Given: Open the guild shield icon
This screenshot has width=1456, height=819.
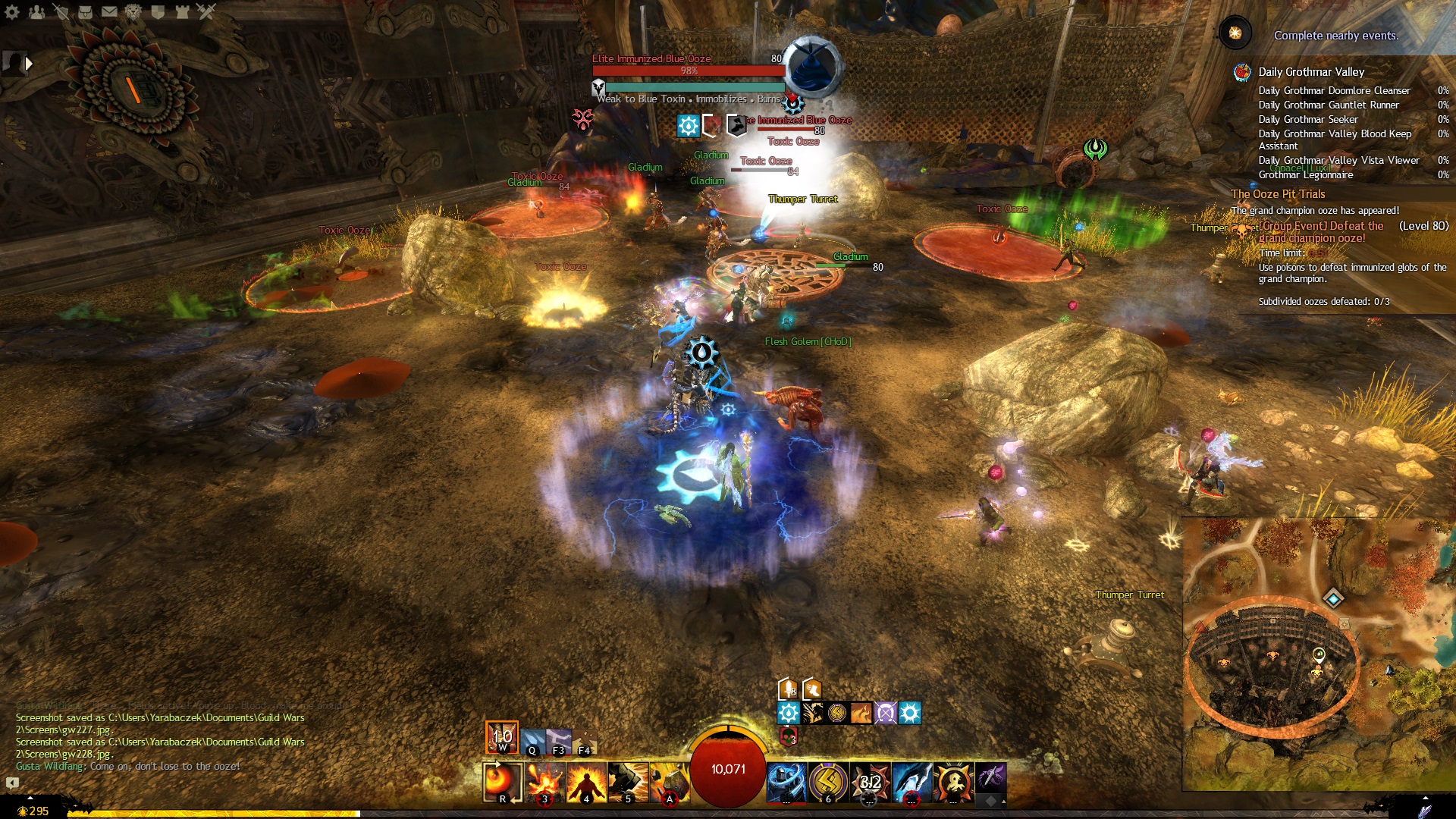Looking at the screenshot, I should click(158, 11).
